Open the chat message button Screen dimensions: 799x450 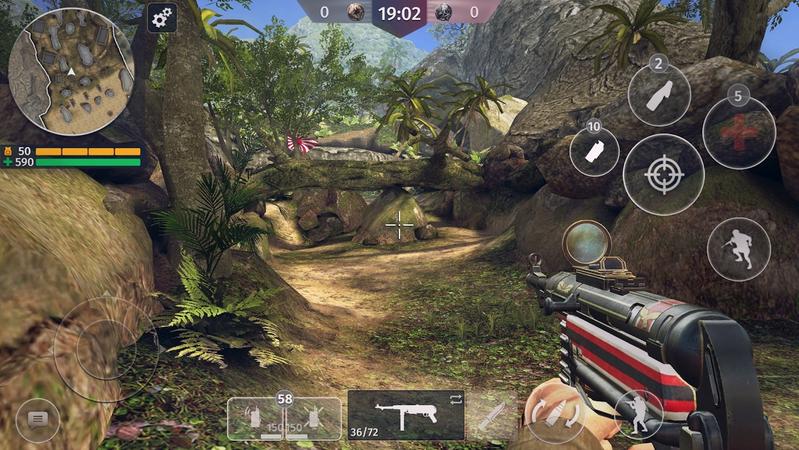[38, 418]
